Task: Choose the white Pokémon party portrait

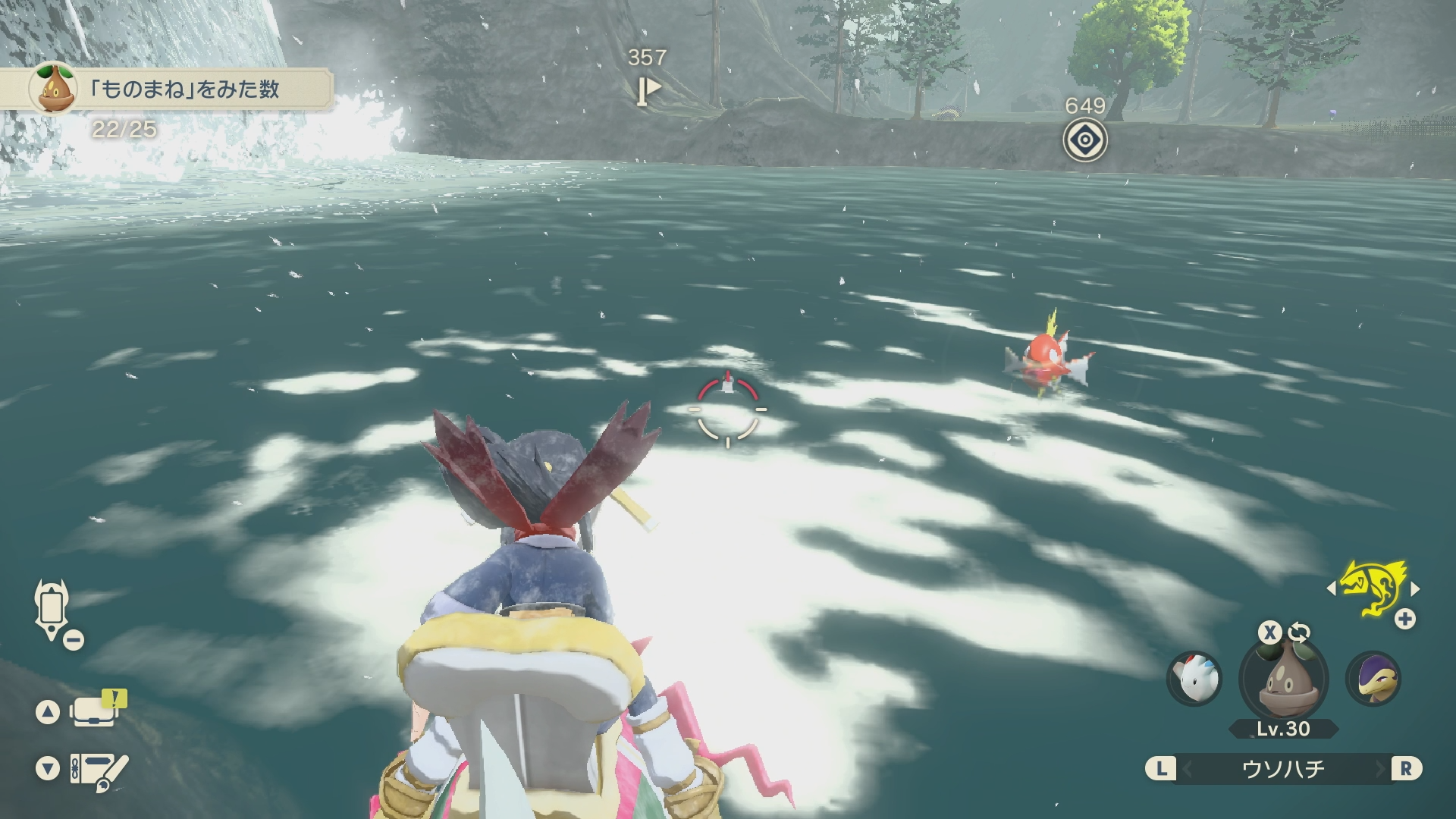Action: (1194, 678)
